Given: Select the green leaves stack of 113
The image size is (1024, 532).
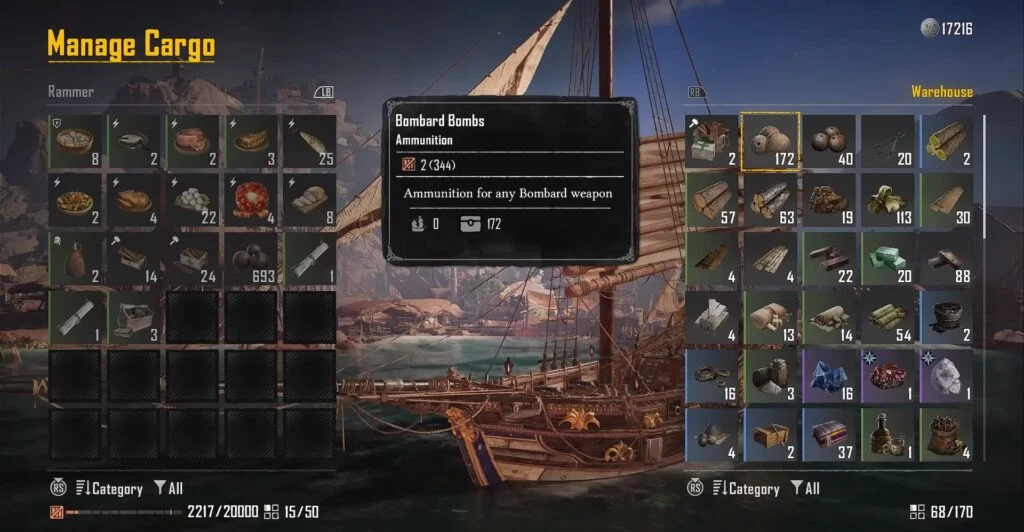Looking at the screenshot, I should (886, 200).
